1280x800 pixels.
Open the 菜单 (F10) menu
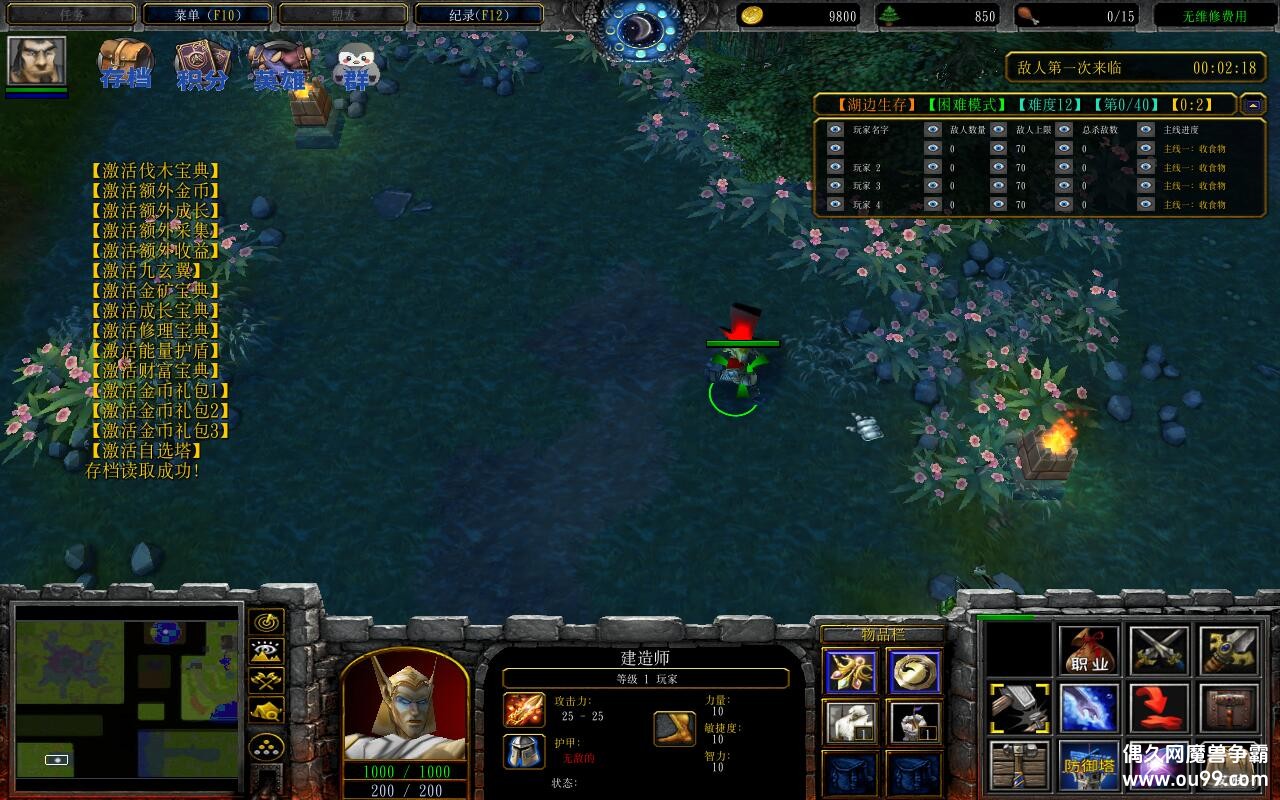(207, 15)
